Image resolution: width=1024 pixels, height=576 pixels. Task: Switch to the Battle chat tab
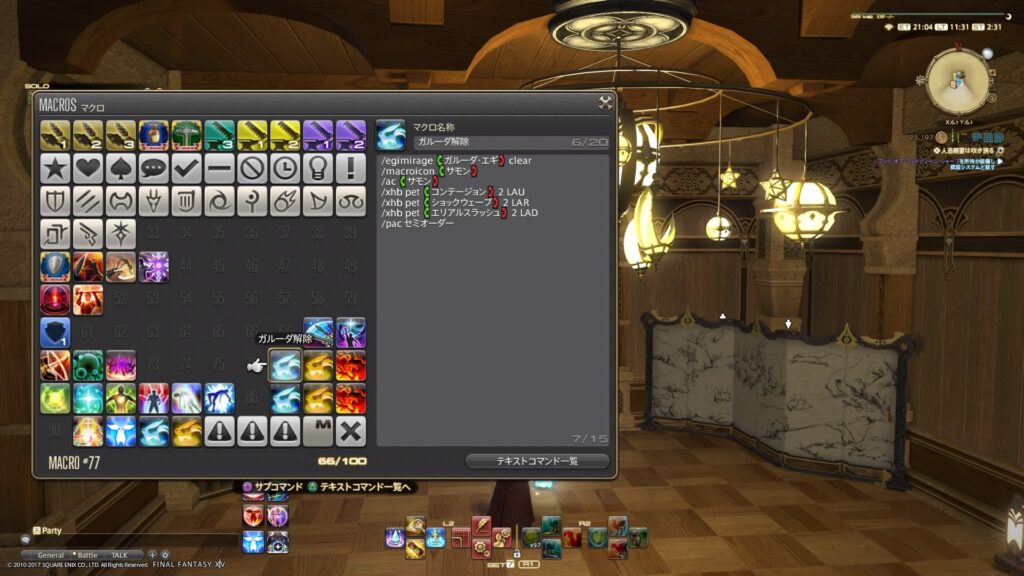[x=86, y=555]
